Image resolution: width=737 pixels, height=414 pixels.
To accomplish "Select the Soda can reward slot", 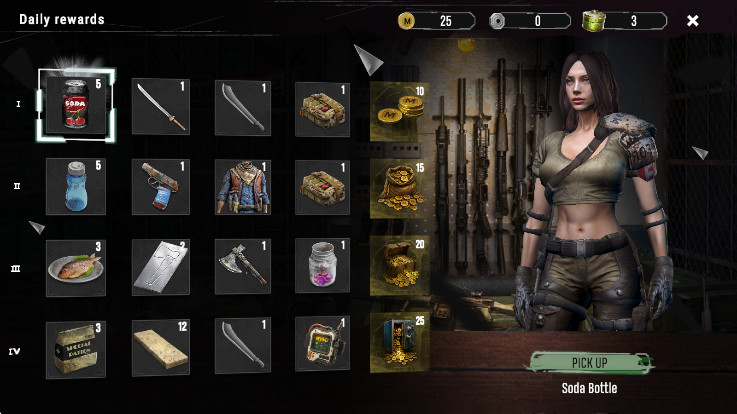I will tap(76, 106).
